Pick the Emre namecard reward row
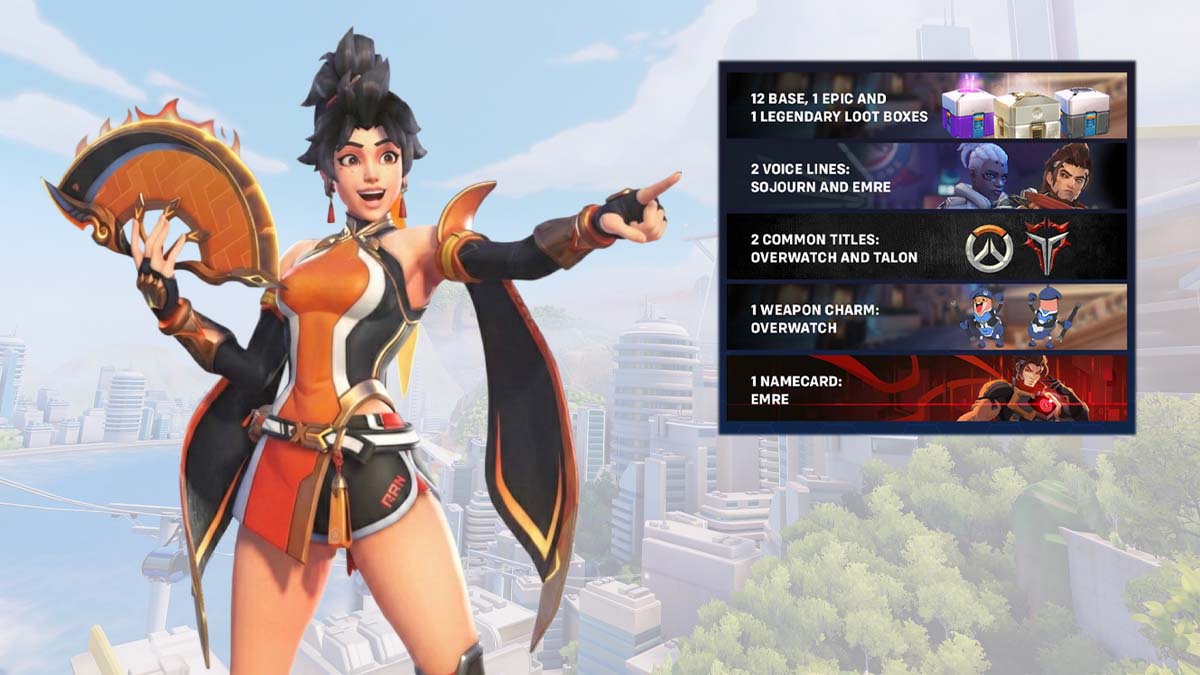The image size is (1200, 675). click(x=926, y=388)
